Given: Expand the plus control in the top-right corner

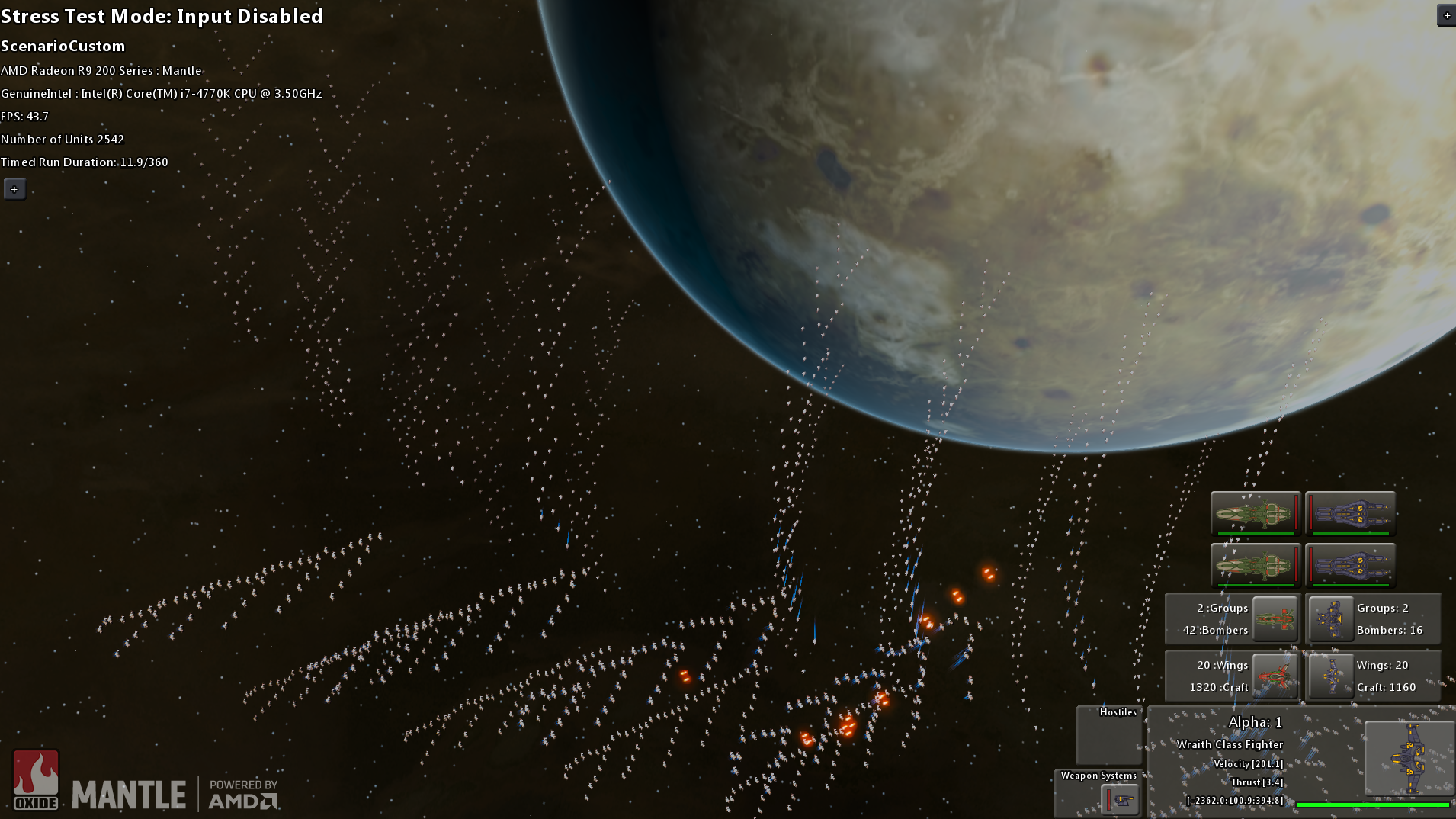Looking at the screenshot, I should click(x=1446, y=14).
